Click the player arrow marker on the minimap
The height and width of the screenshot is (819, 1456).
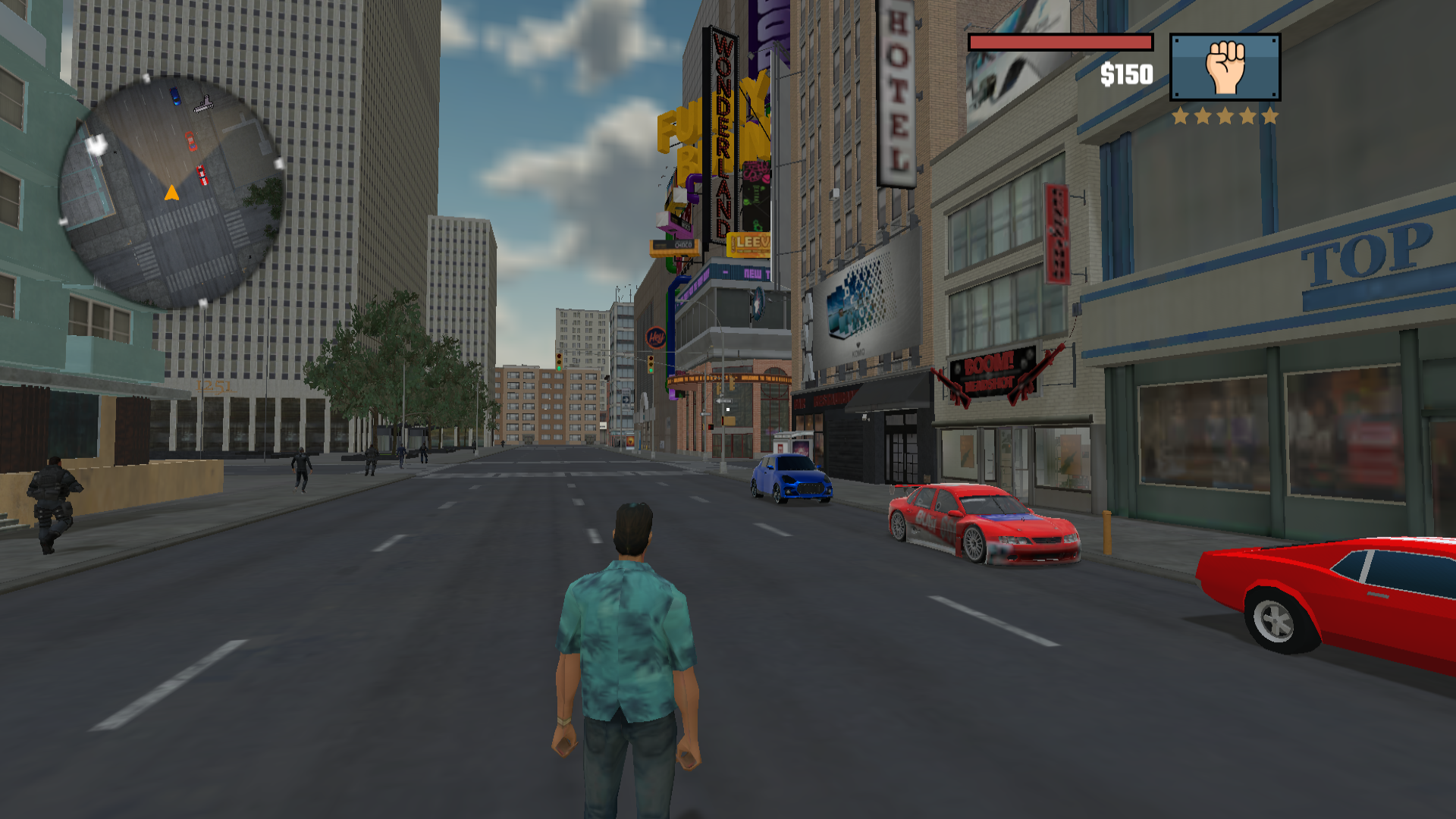(x=172, y=194)
